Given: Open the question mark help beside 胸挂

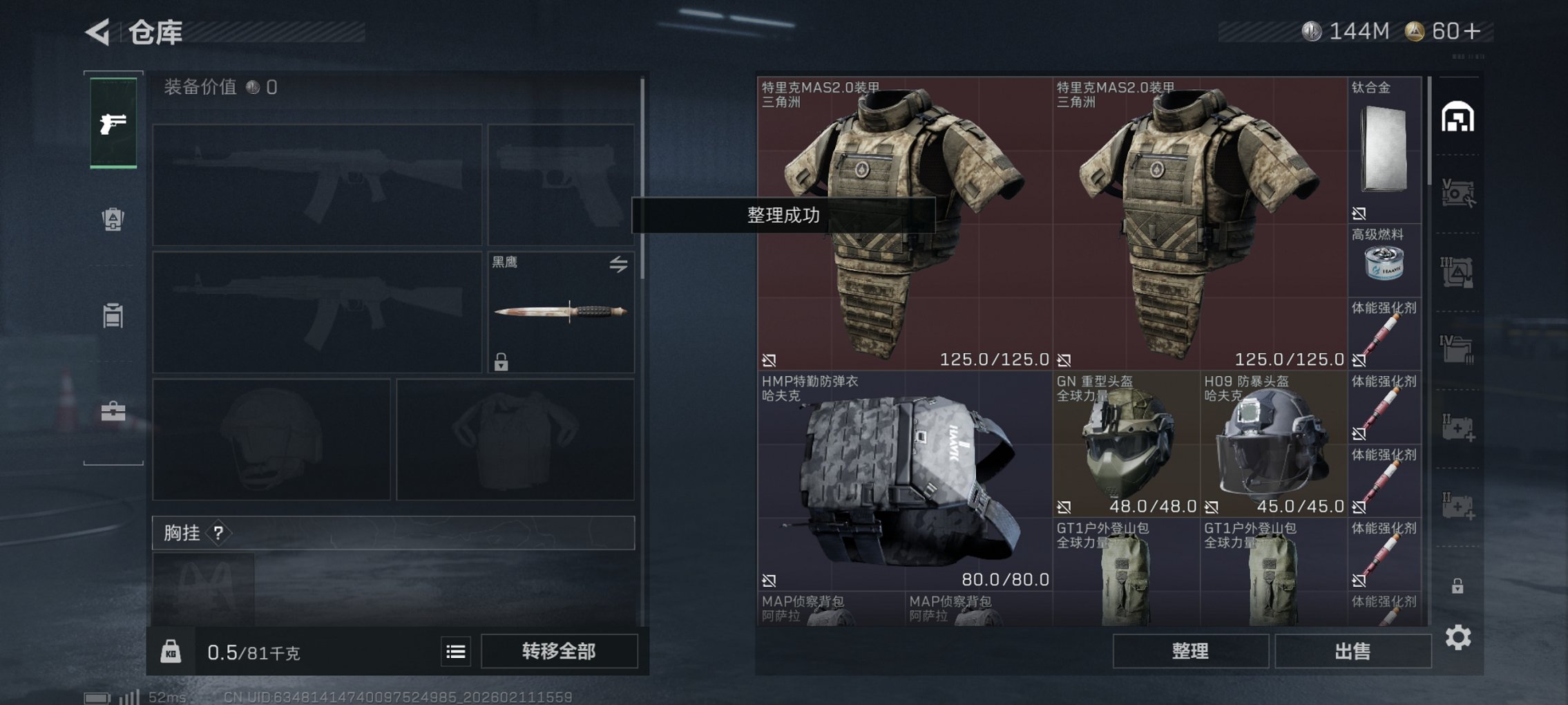Looking at the screenshot, I should [x=219, y=533].
